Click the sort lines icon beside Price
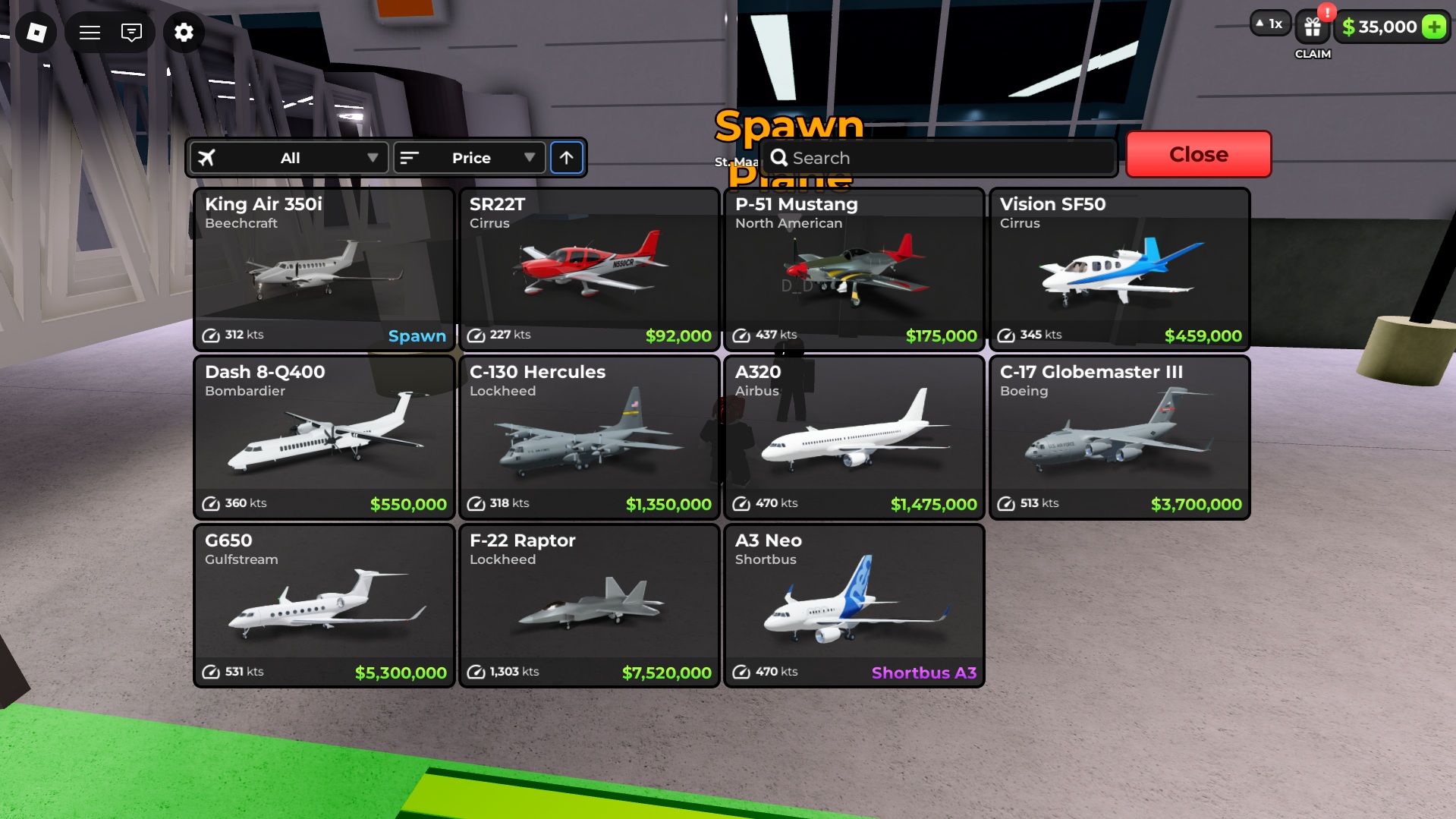Viewport: 1456px width, 819px height. (x=410, y=158)
